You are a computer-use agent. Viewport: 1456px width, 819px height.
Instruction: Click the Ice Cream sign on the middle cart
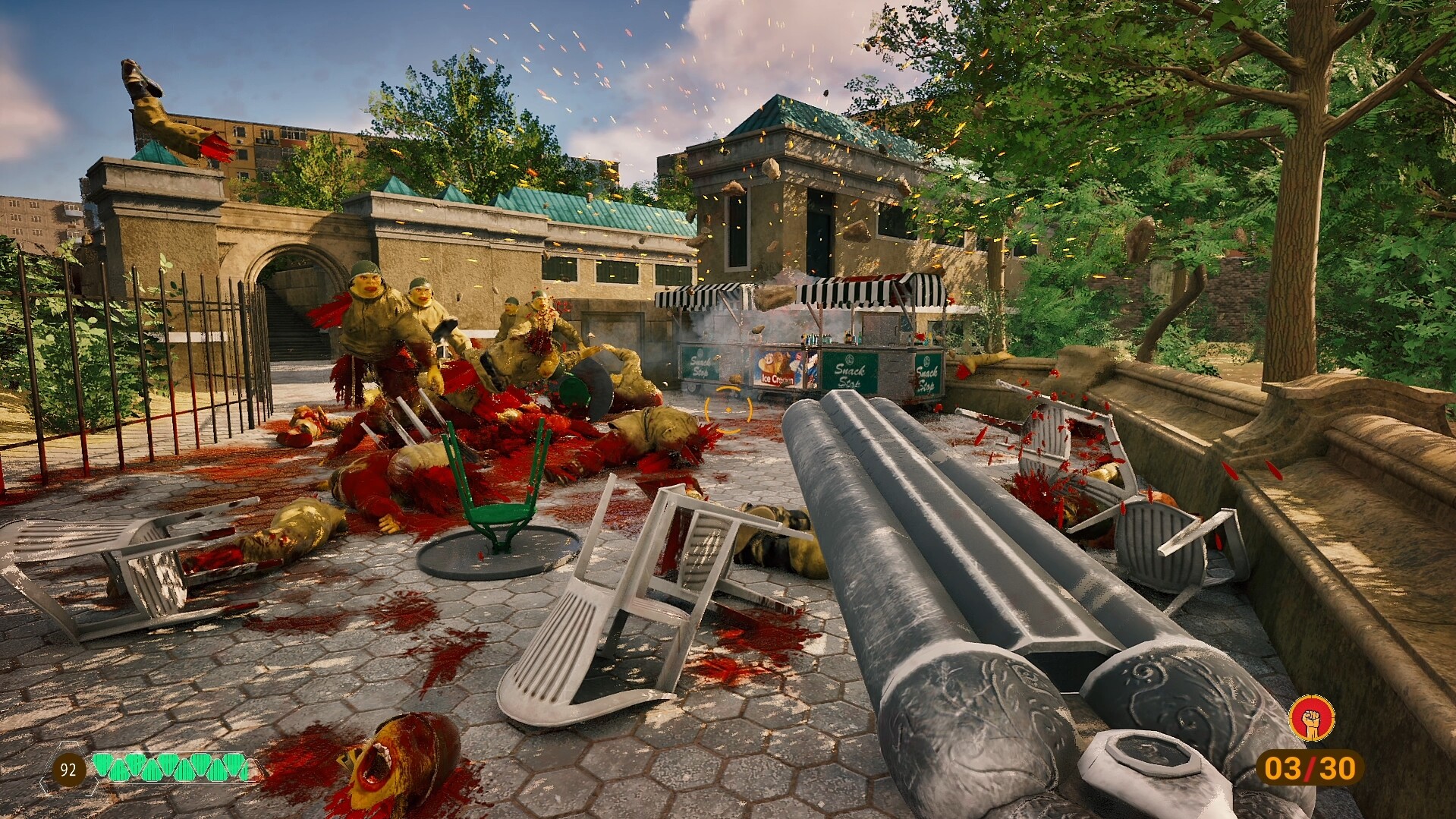pyautogui.click(x=777, y=379)
